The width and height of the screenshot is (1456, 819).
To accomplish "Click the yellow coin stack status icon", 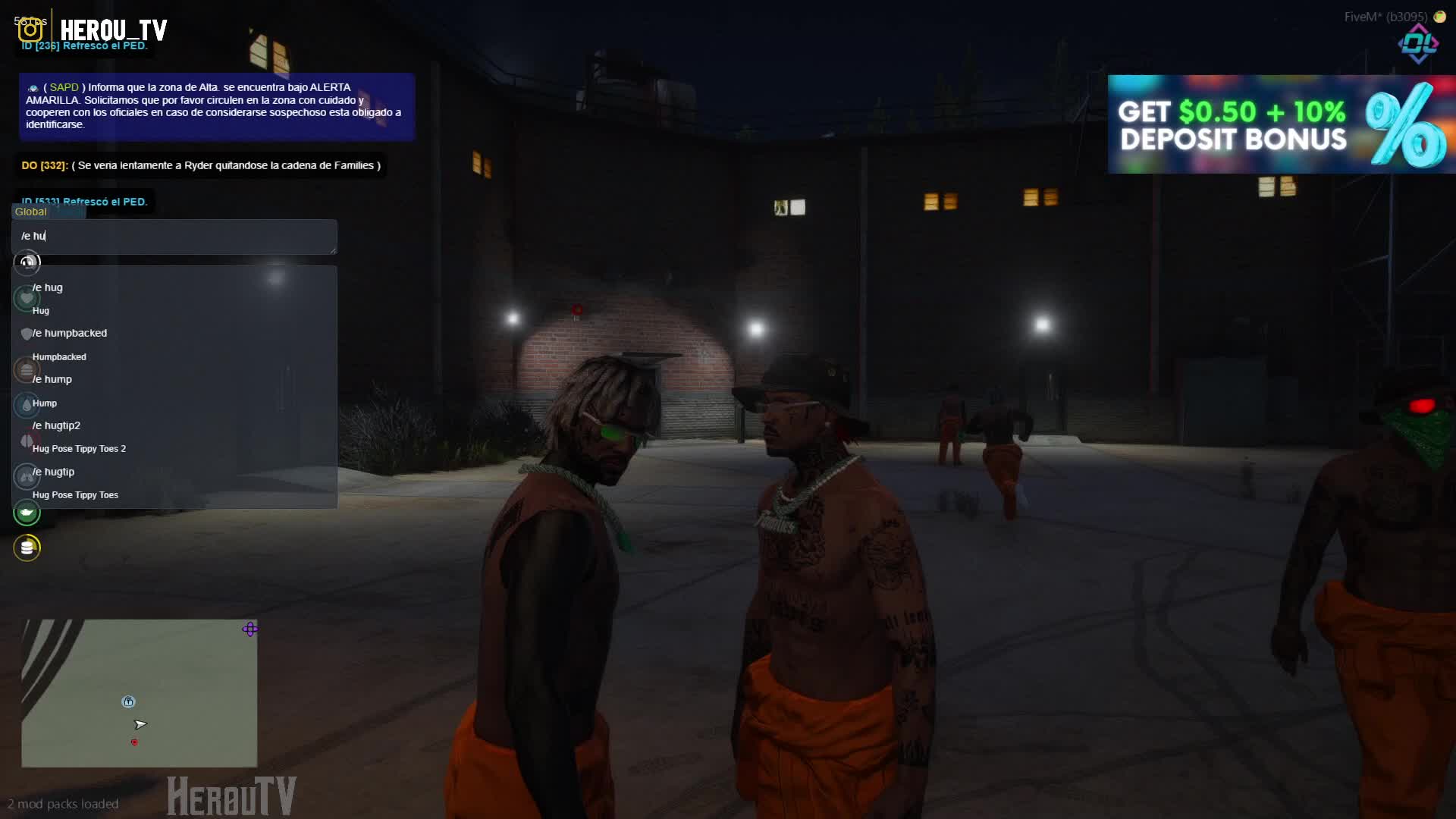I will pos(27,548).
